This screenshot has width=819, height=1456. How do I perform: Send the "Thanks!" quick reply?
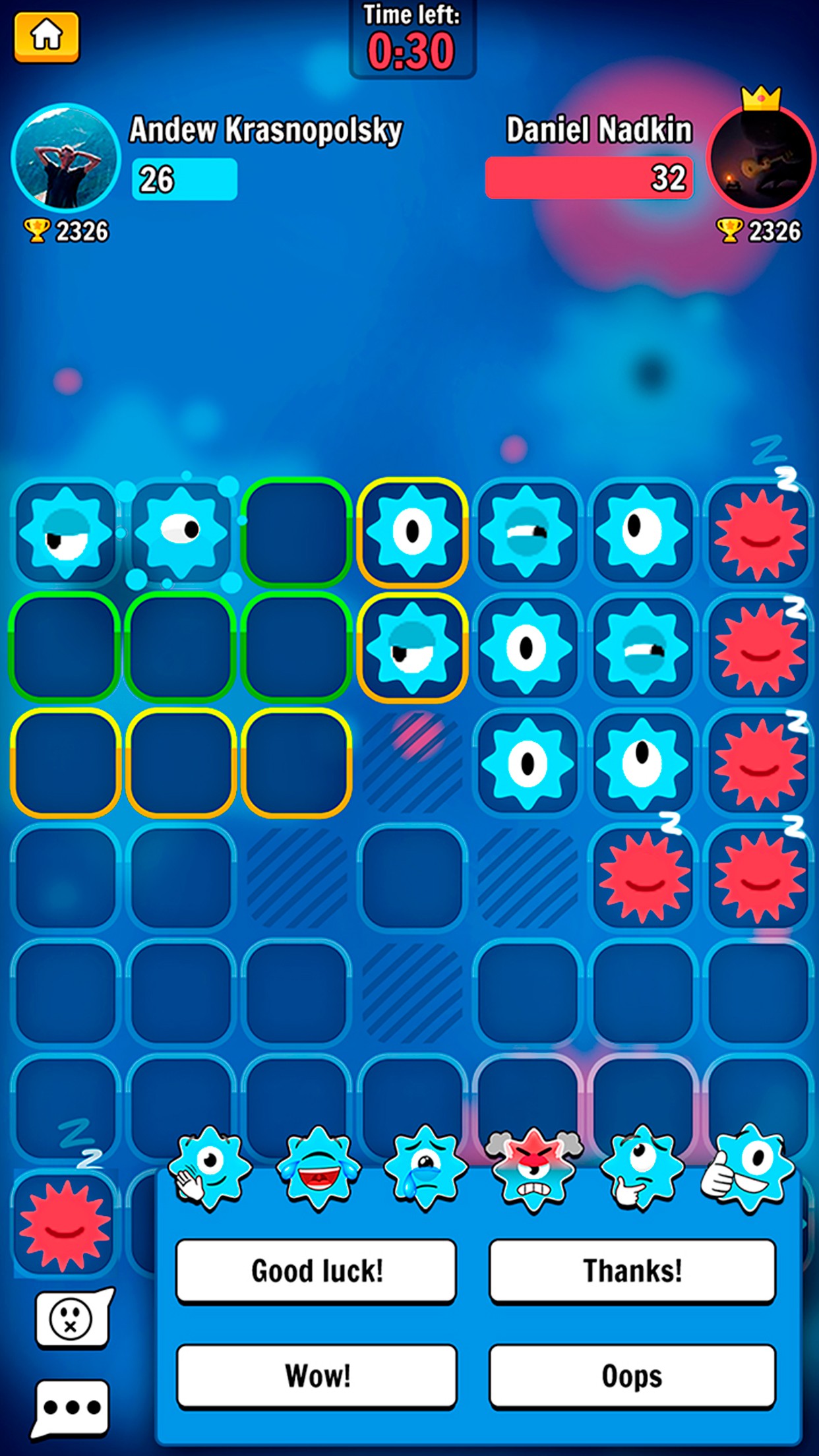[632, 1270]
